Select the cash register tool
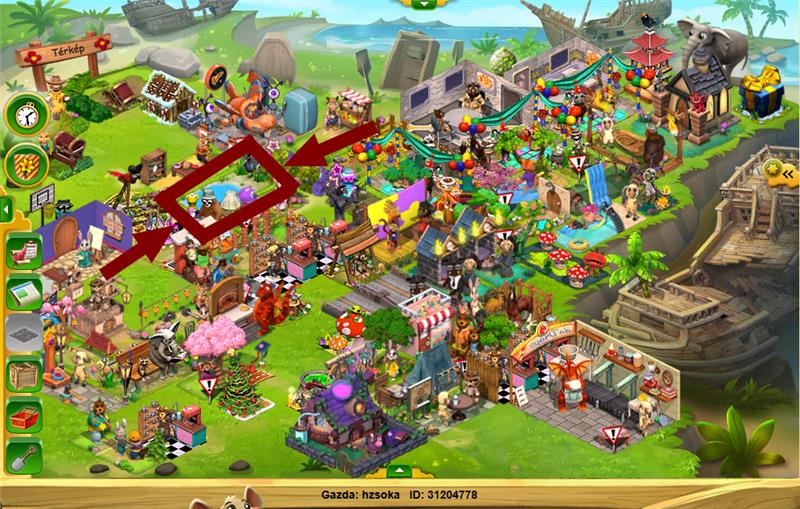The image size is (800, 509). pyautogui.click(x=23, y=293)
